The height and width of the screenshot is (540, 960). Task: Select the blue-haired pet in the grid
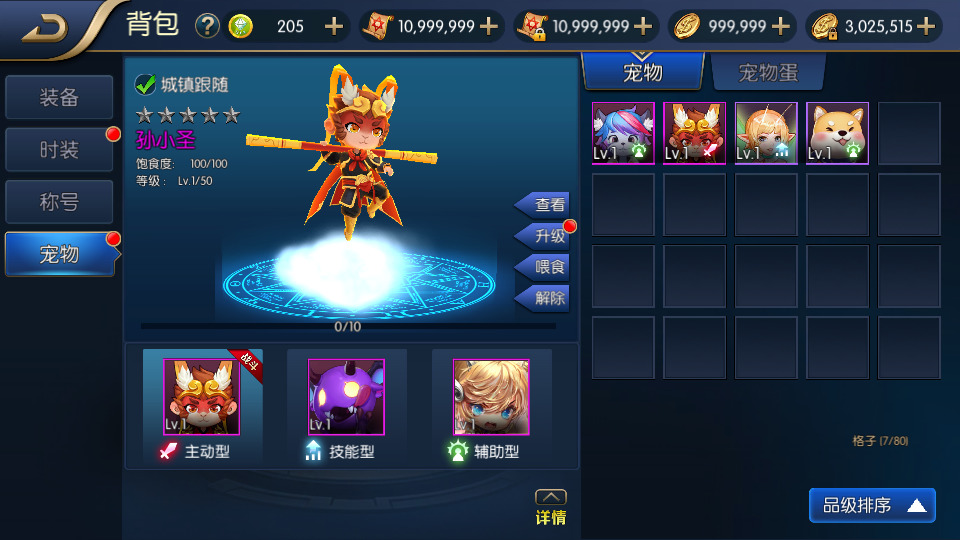click(x=623, y=133)
